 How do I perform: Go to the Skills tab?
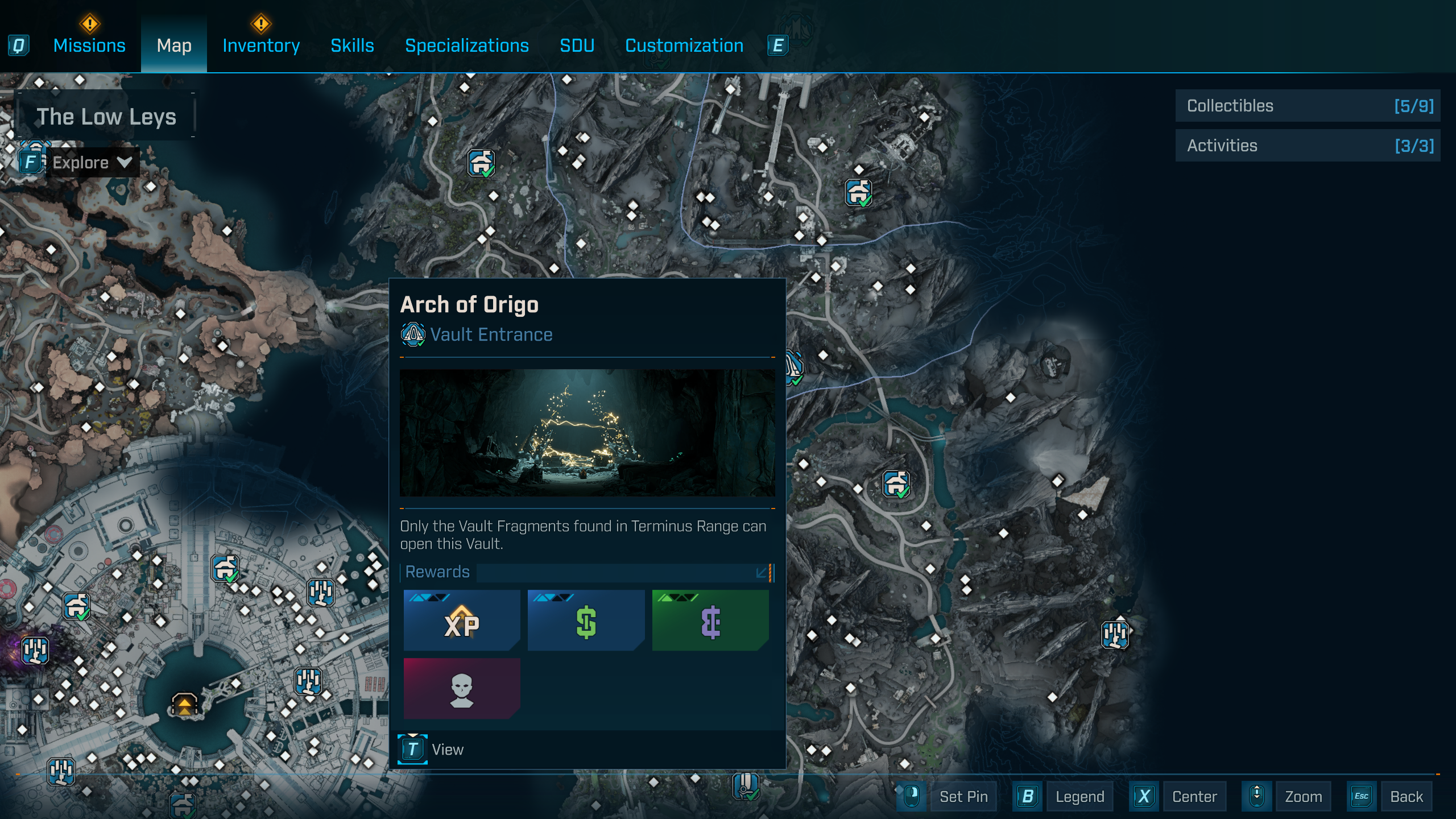(x=352, y=45)
